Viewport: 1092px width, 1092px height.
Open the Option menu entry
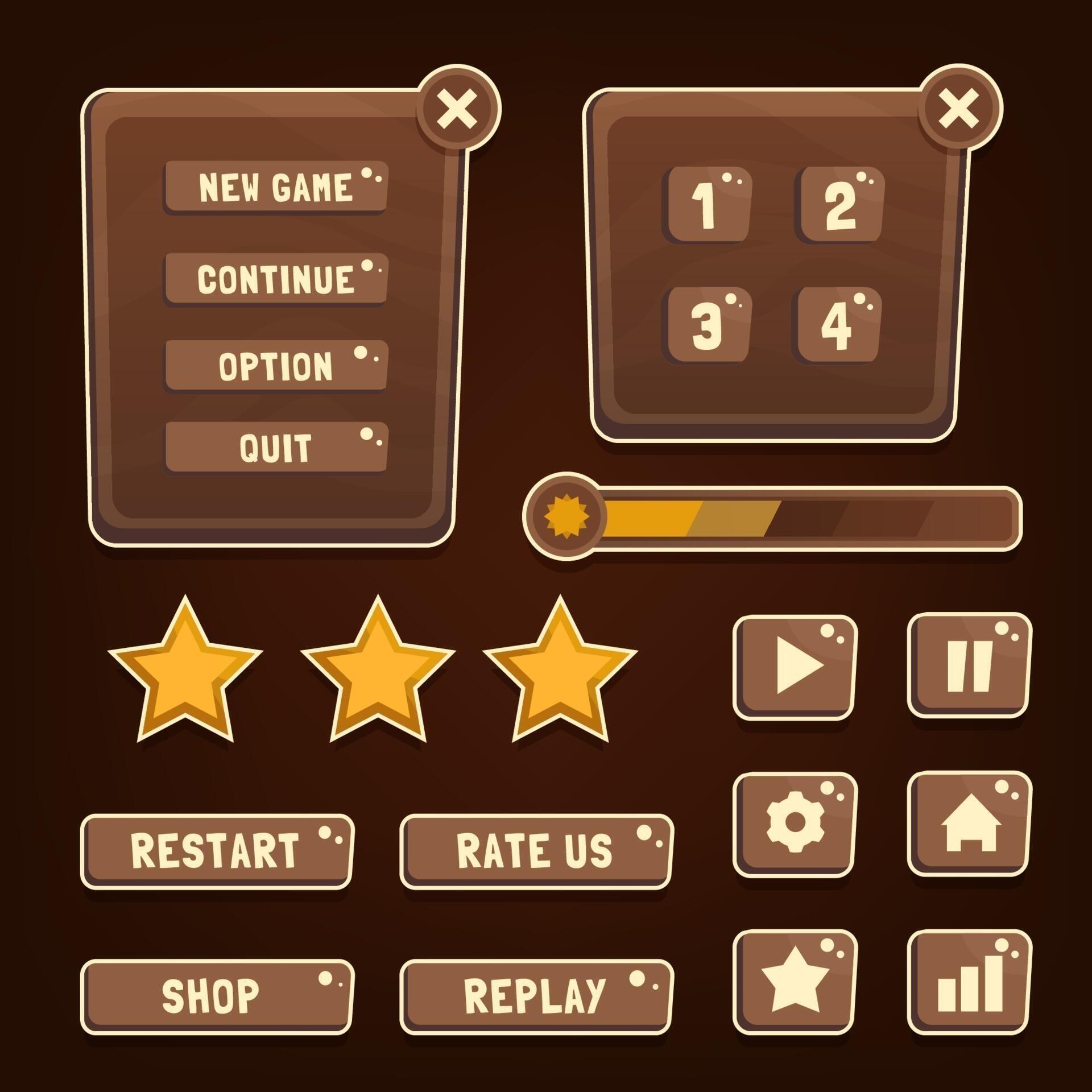point(276,367)
